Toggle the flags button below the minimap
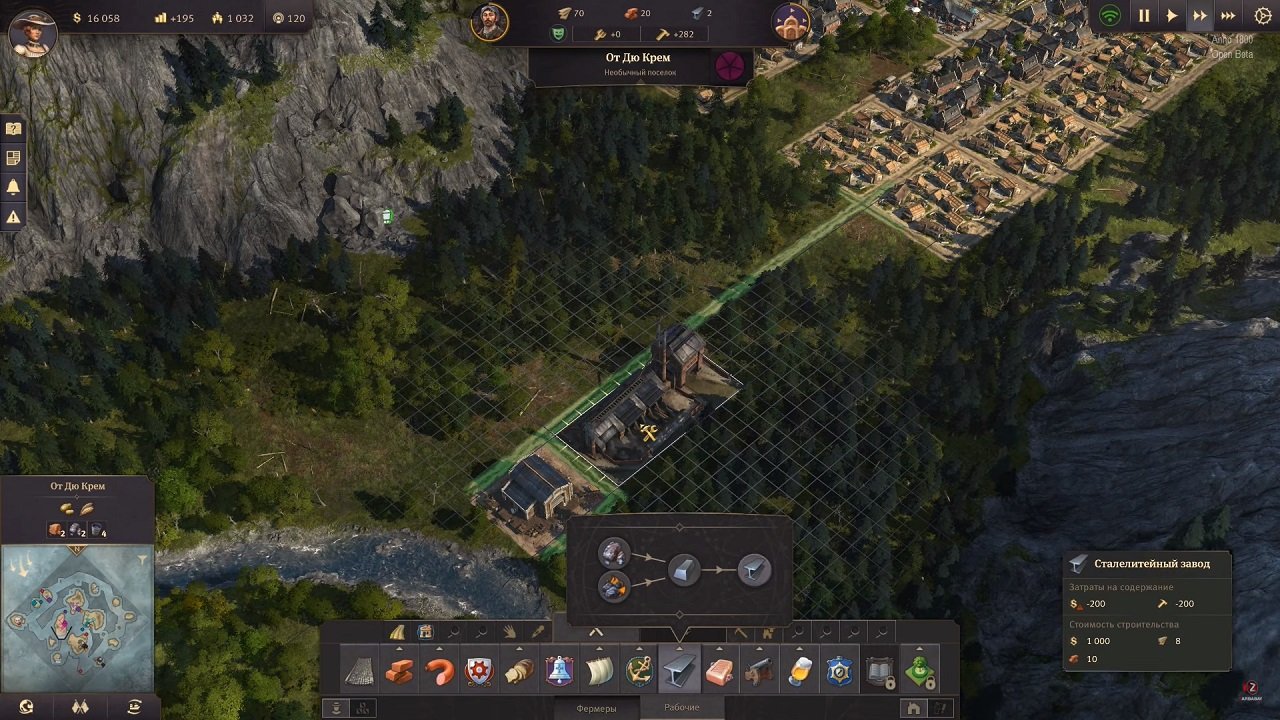1280x720 pixels. [x=80, y=706]
